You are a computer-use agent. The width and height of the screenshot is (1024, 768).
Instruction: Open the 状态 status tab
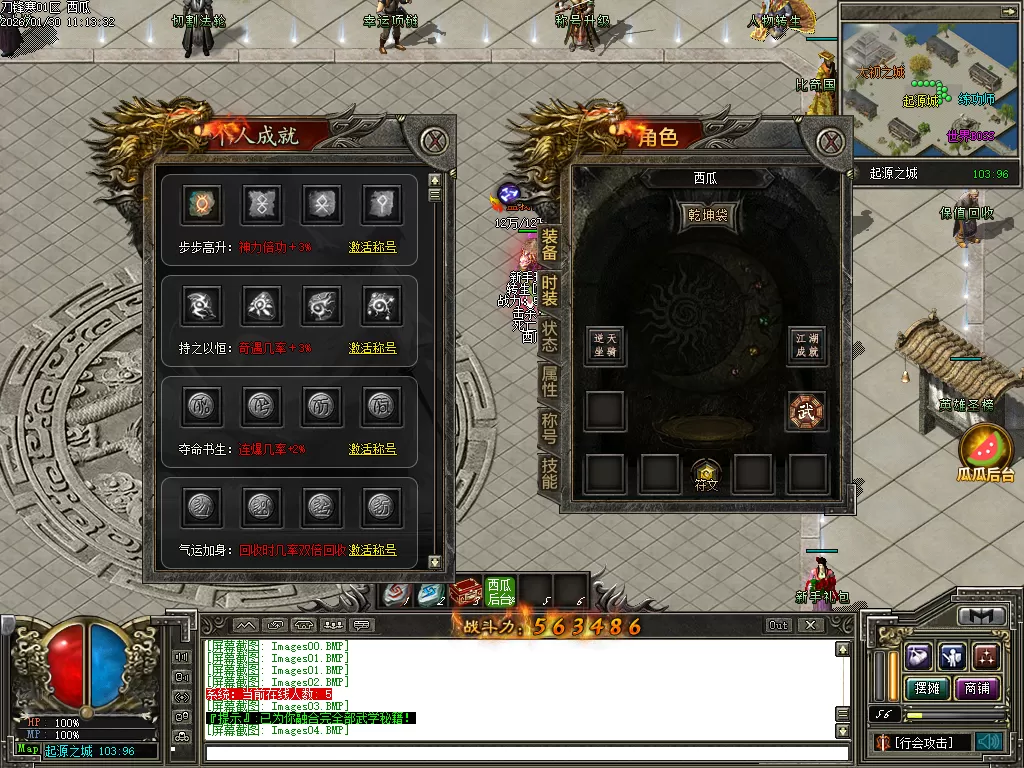pyautogui.click(x=549, y=336)
